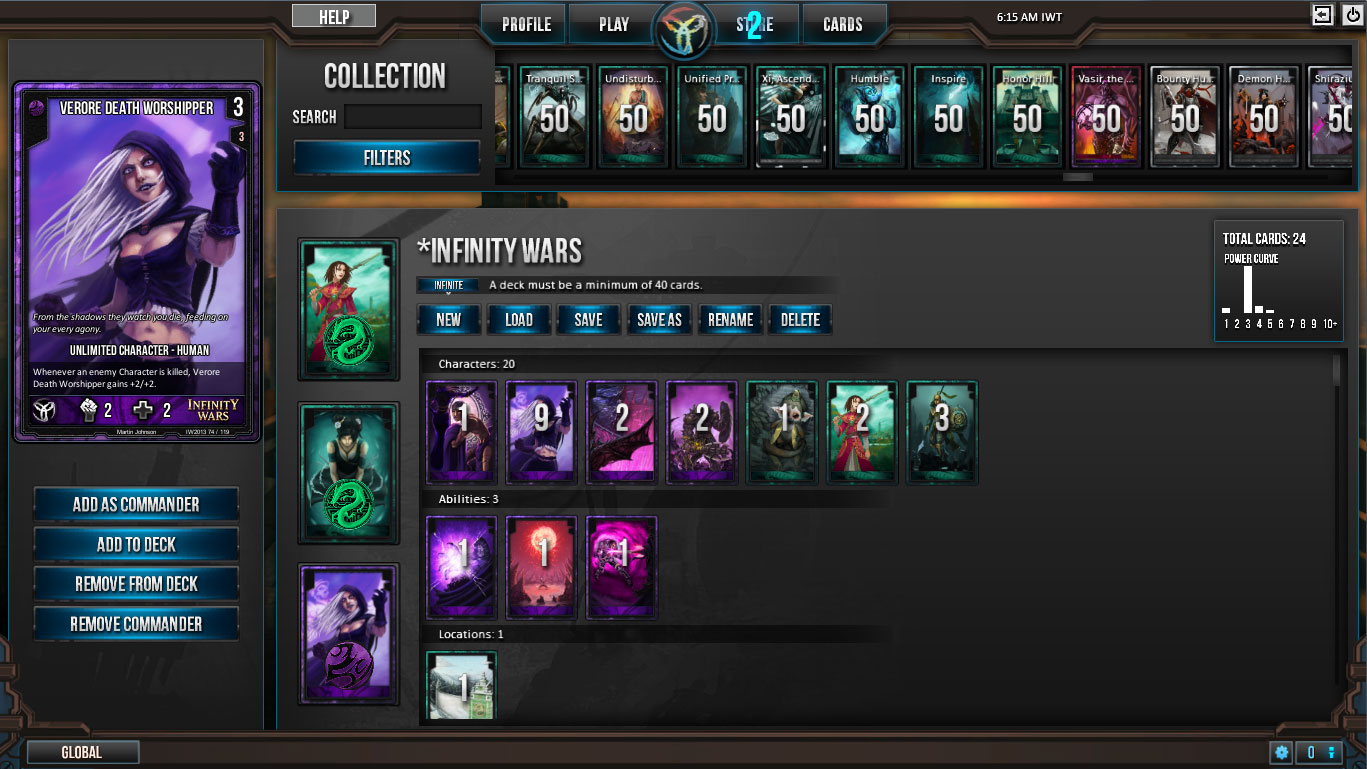Viewport: 1367px width, 769px height.
Task: Click the exit-to-desktop icon at top right
Action: pyautogui.click(x=1322, y=15)
